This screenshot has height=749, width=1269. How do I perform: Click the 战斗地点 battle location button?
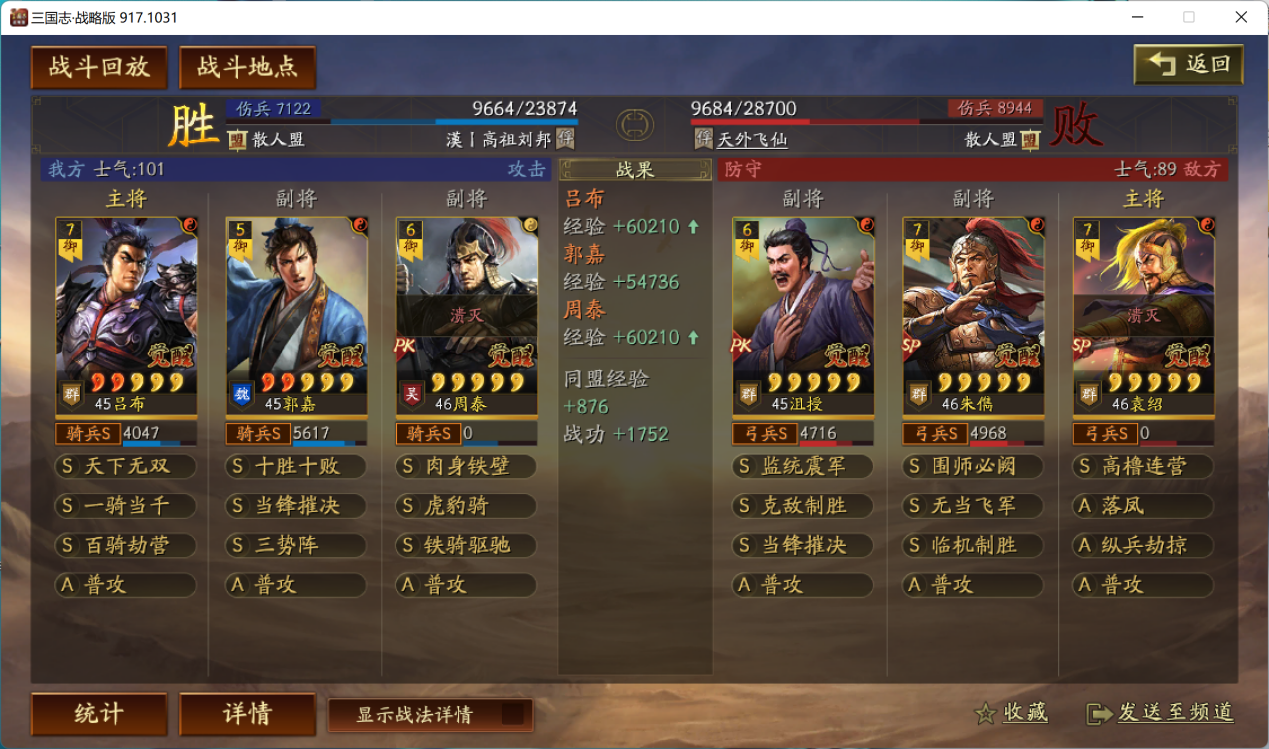pos(247,67)
